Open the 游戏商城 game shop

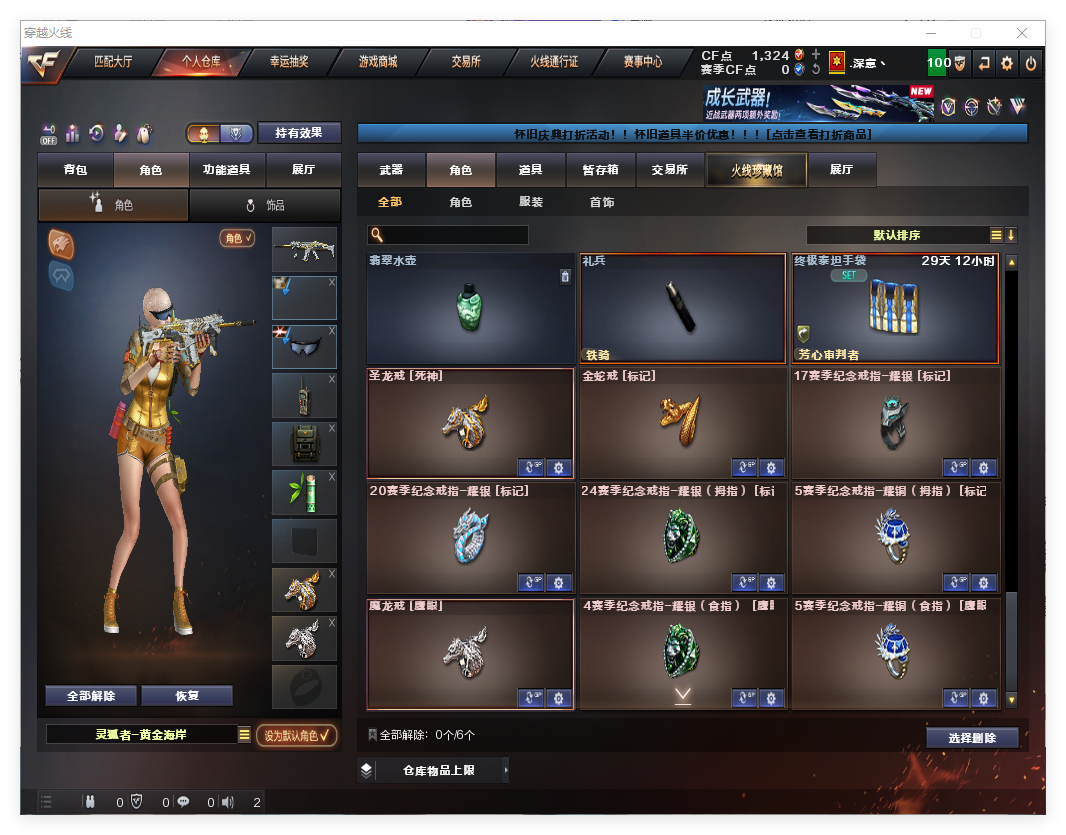tap(378, 62)
